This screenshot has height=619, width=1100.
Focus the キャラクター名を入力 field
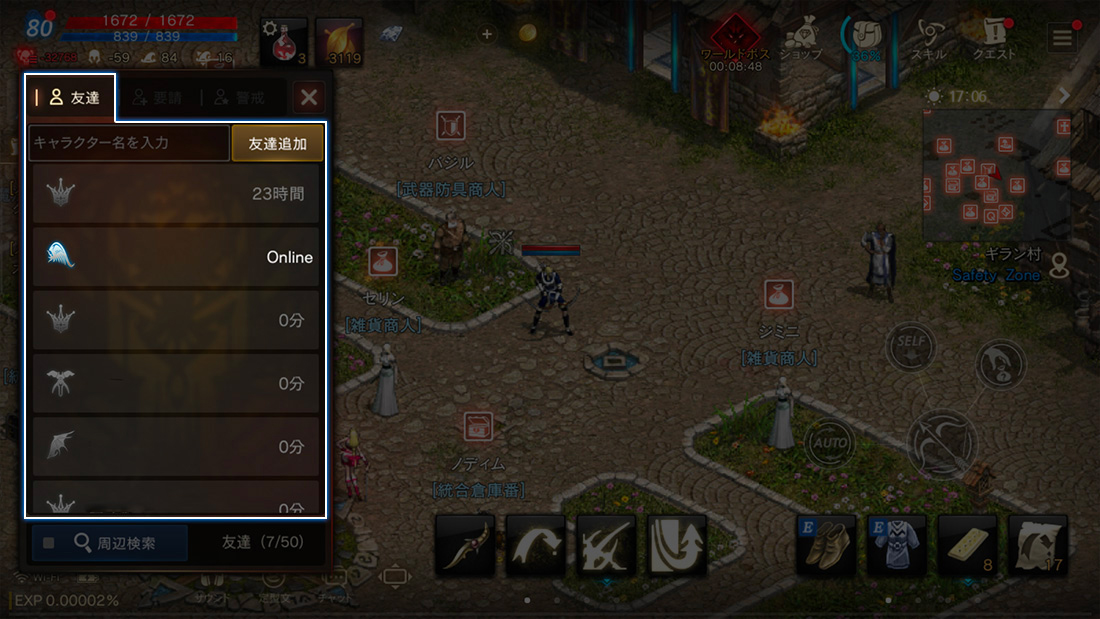pyautogui.click(x=129, y=143)
